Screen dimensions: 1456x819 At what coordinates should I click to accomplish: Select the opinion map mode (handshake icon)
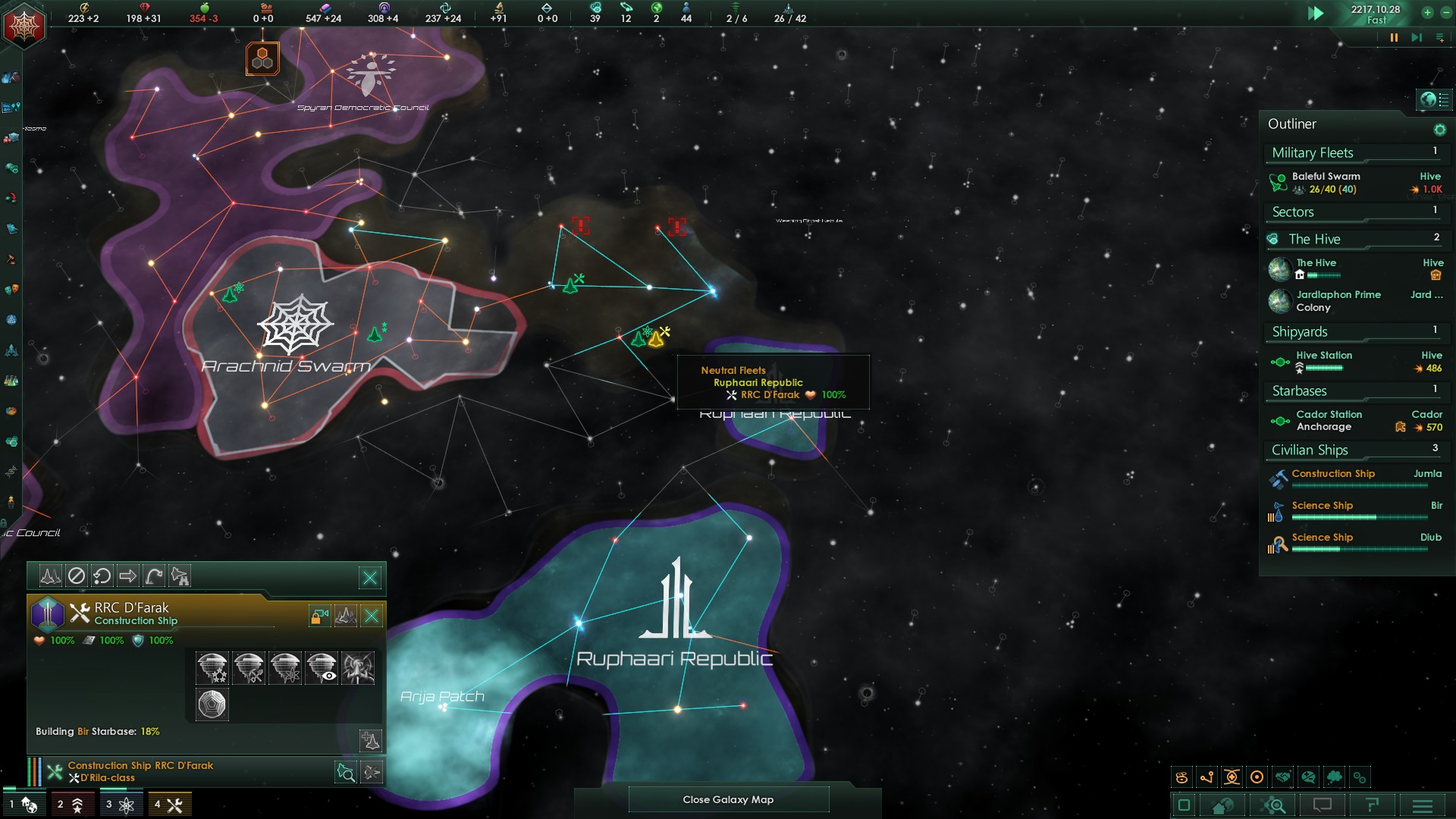[x=1282, y=777]
